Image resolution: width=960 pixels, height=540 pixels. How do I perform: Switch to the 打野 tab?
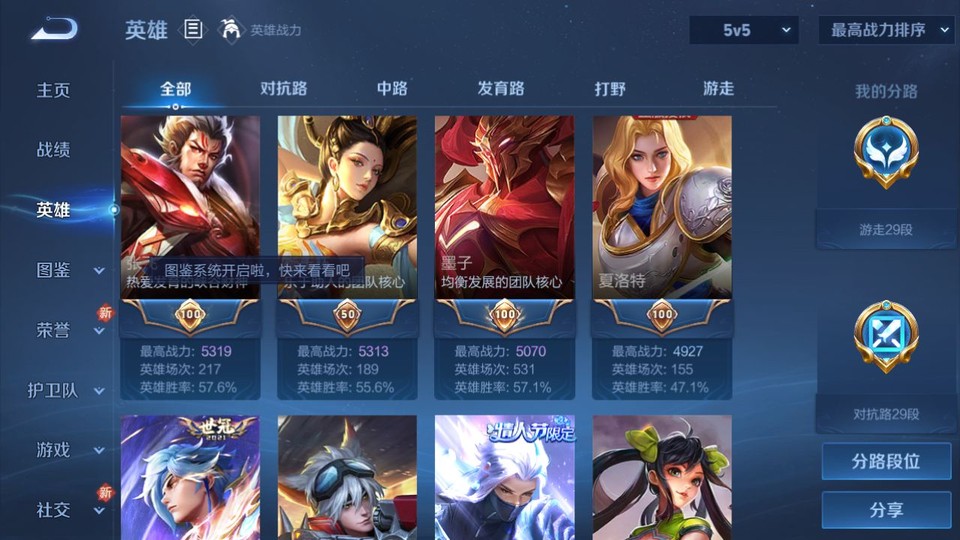[610, 88]
